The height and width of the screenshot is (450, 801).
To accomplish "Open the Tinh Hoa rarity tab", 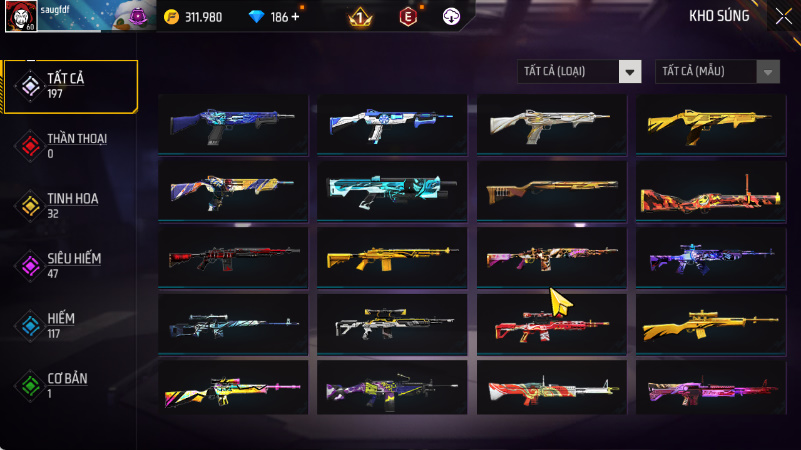I will (x=70, y=205).
